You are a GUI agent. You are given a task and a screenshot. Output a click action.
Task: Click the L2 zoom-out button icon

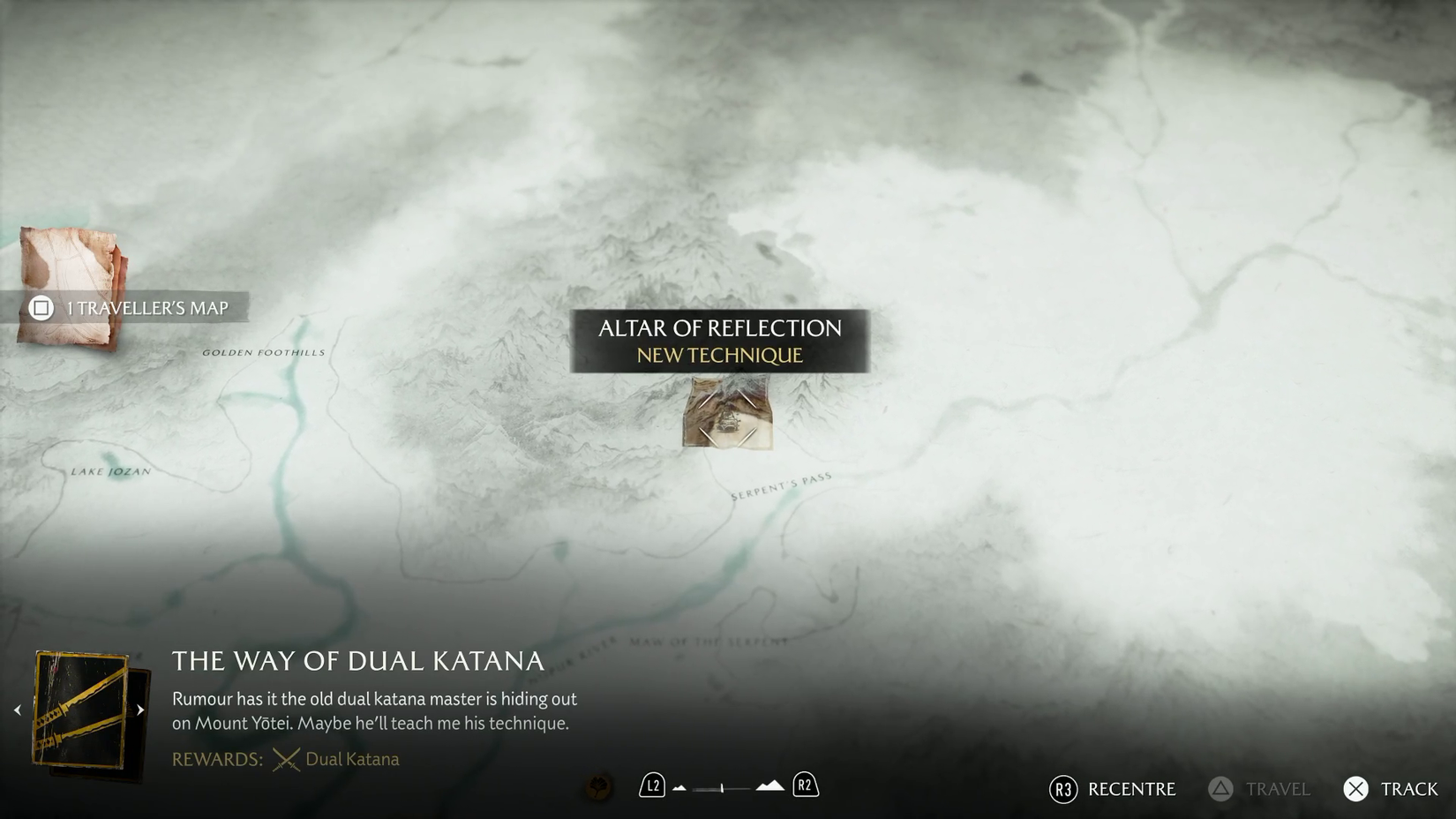(x=652, y=785)
